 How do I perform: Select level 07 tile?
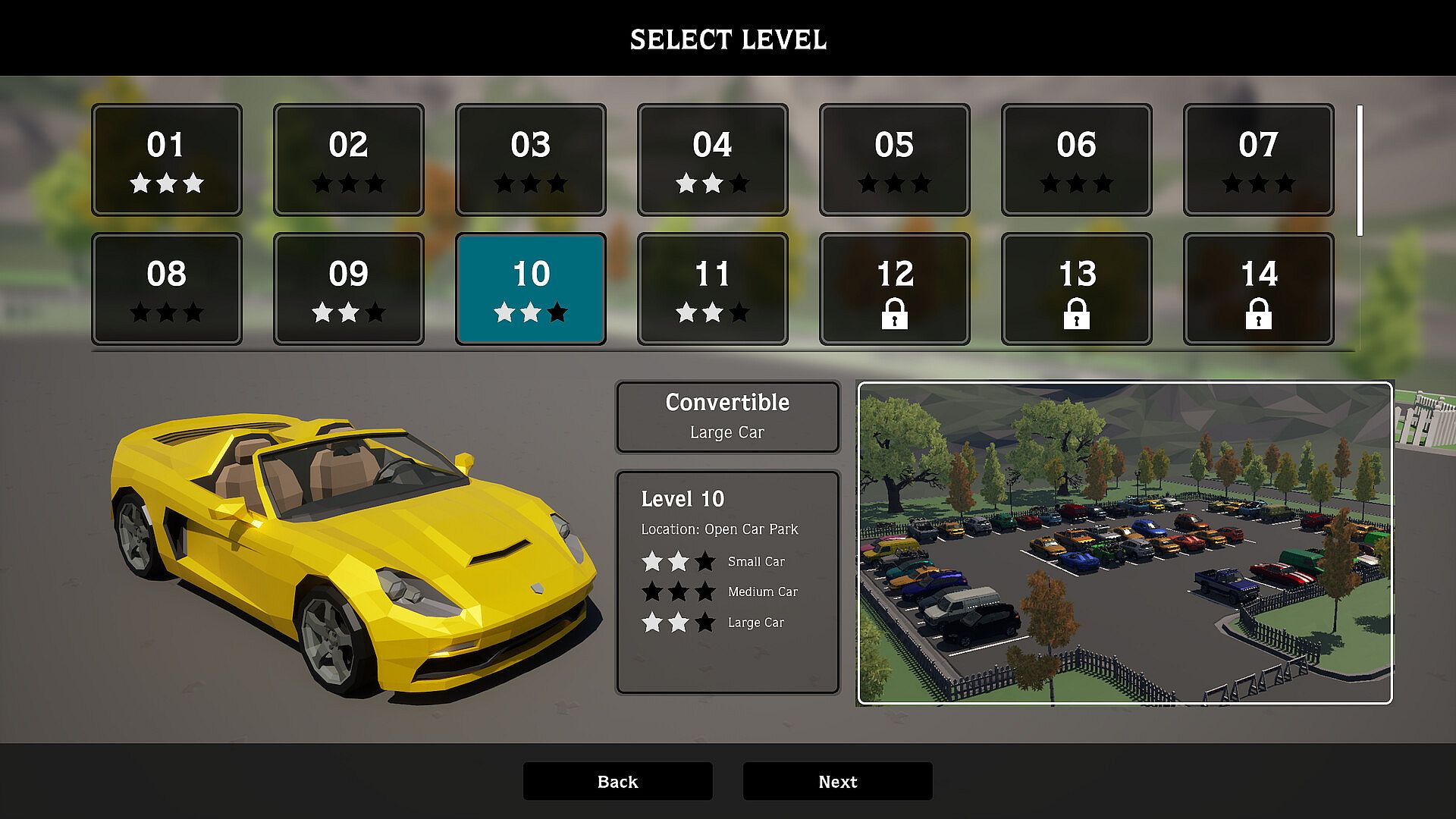(x=1259, y=160)
